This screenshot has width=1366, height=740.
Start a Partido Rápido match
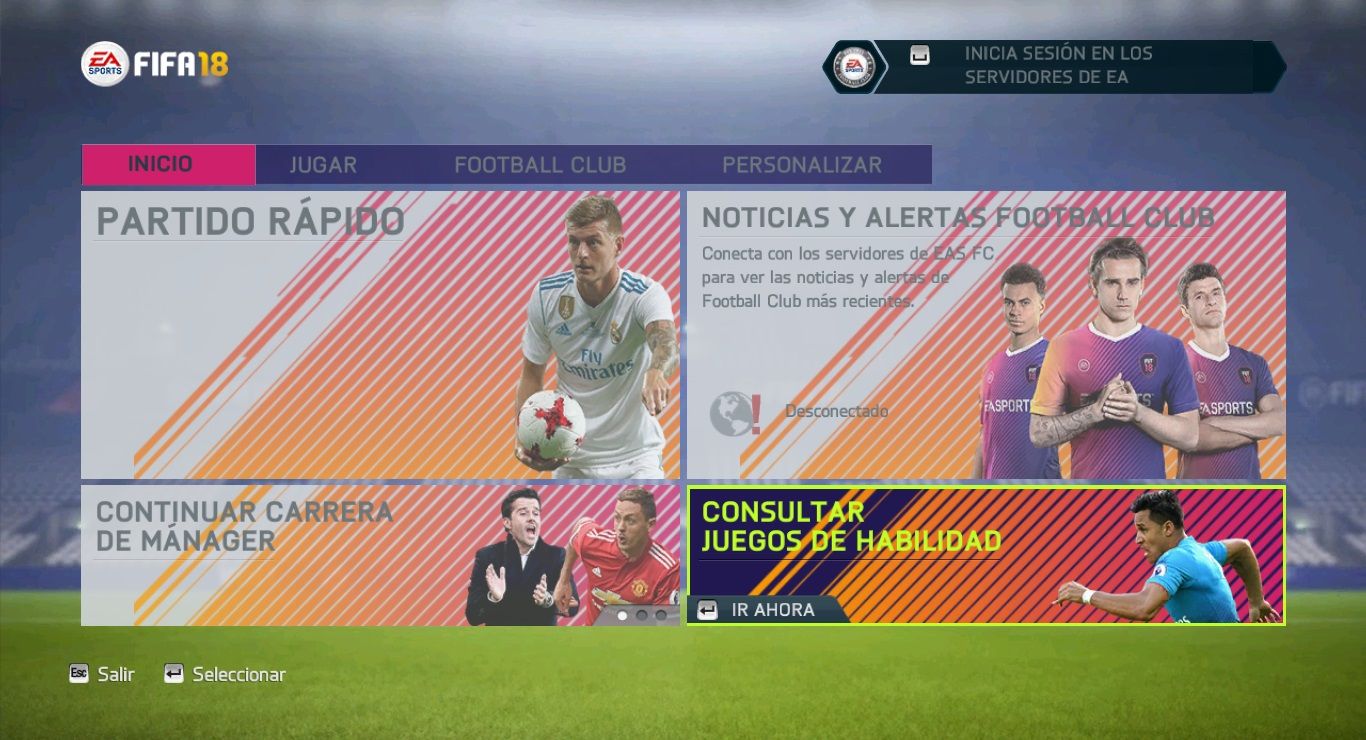(380, 334)
